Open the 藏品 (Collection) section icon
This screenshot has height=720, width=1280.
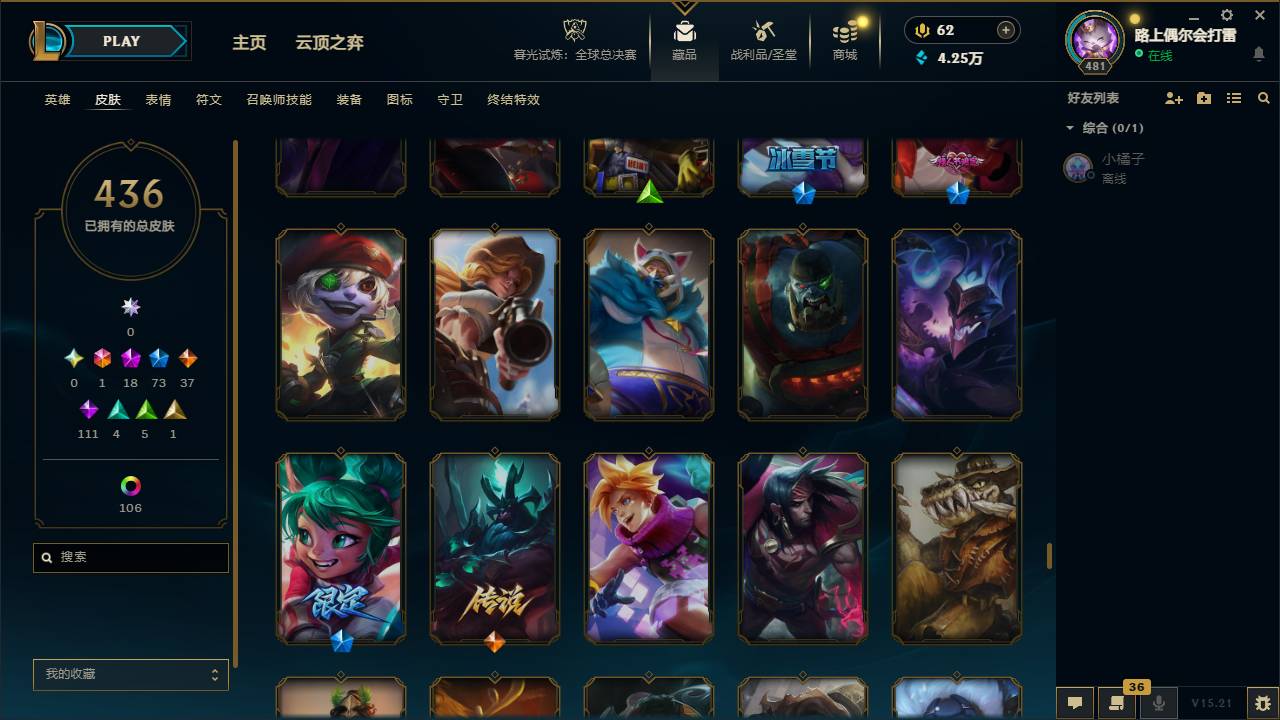(684, 33)
